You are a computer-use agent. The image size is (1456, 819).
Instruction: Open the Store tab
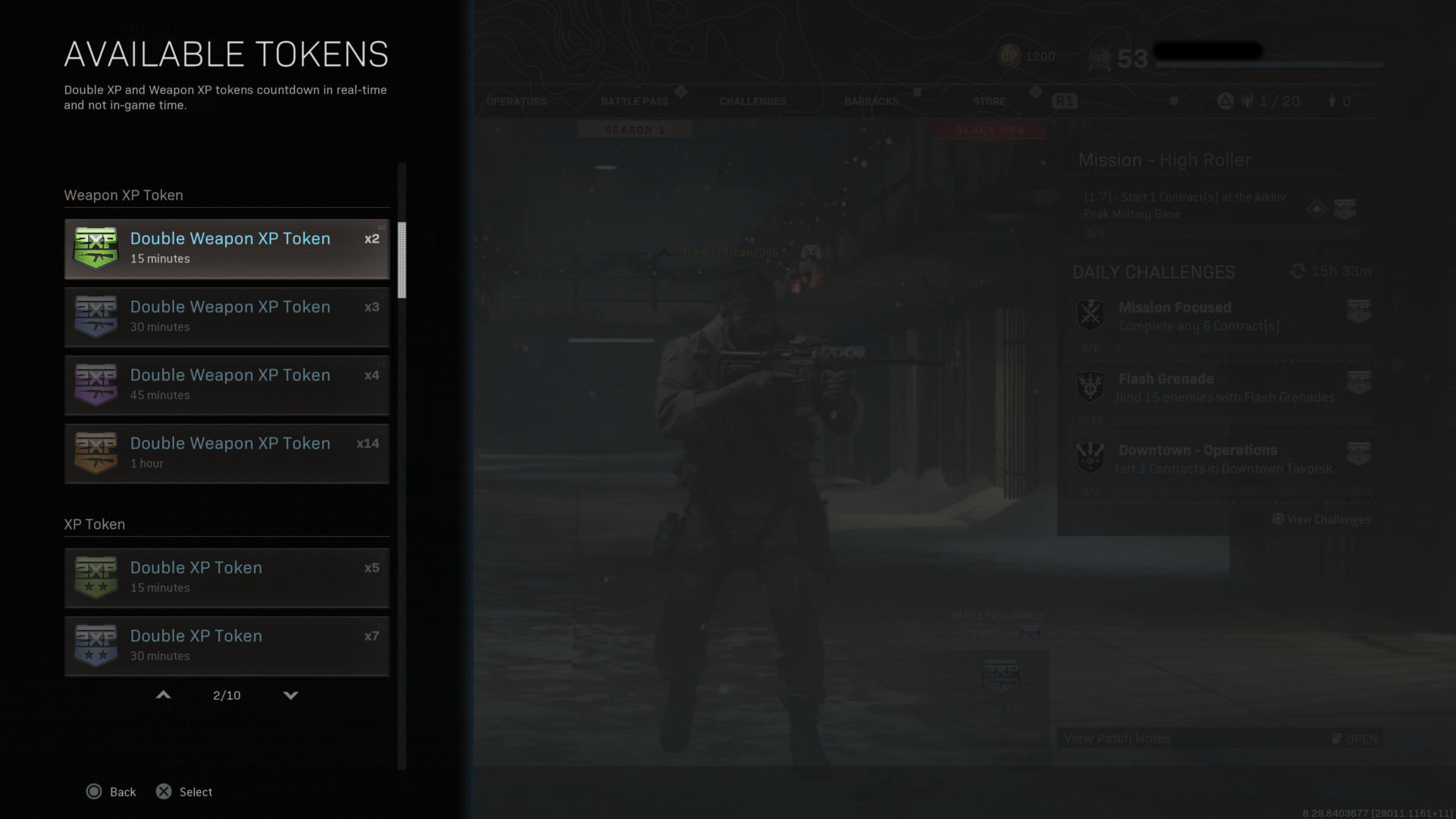(990, 102)
